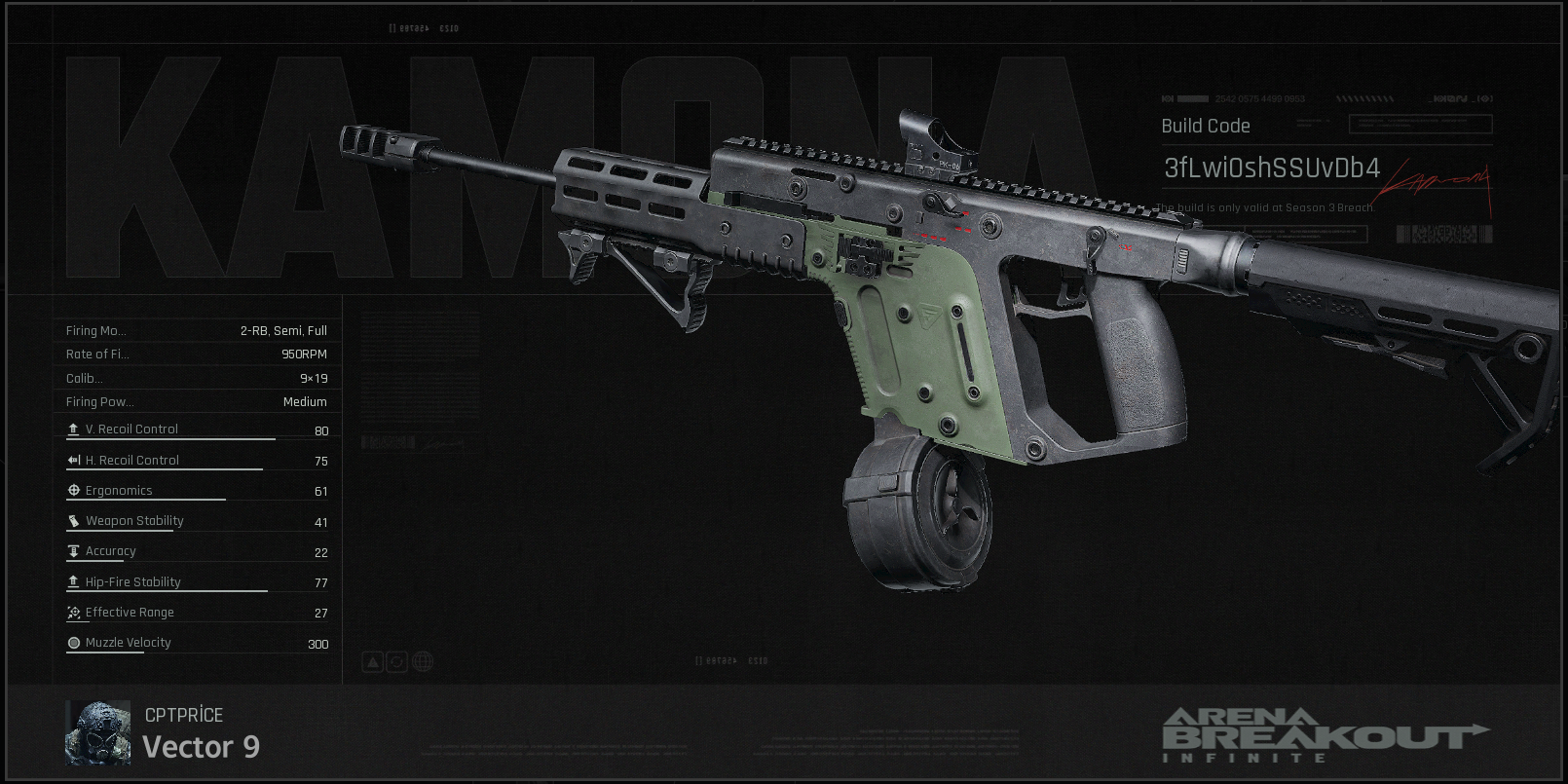Viewport: 1568px width, 784px height.
Task: Select the Hip-Fire Stability stat row
Action: pos(196,582)
